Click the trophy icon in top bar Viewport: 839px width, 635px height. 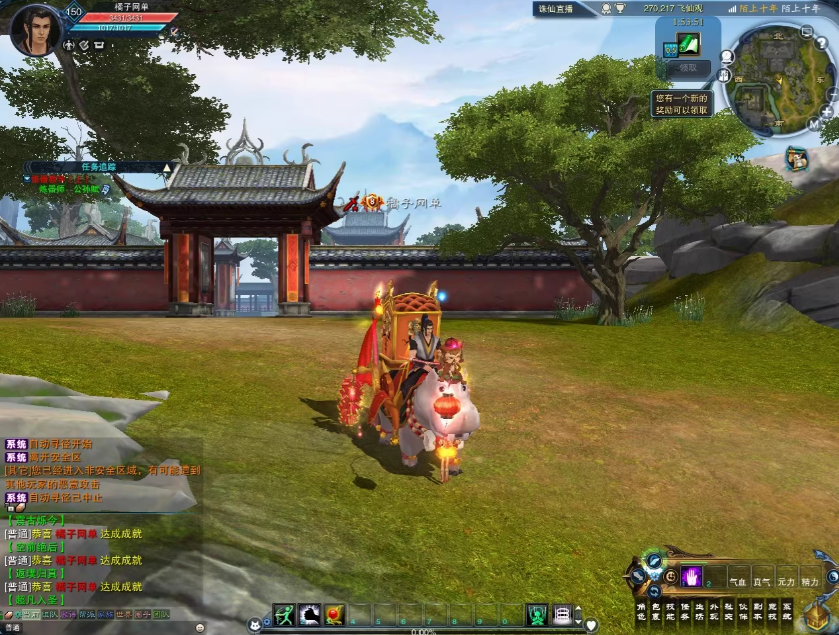click(620, 8)
